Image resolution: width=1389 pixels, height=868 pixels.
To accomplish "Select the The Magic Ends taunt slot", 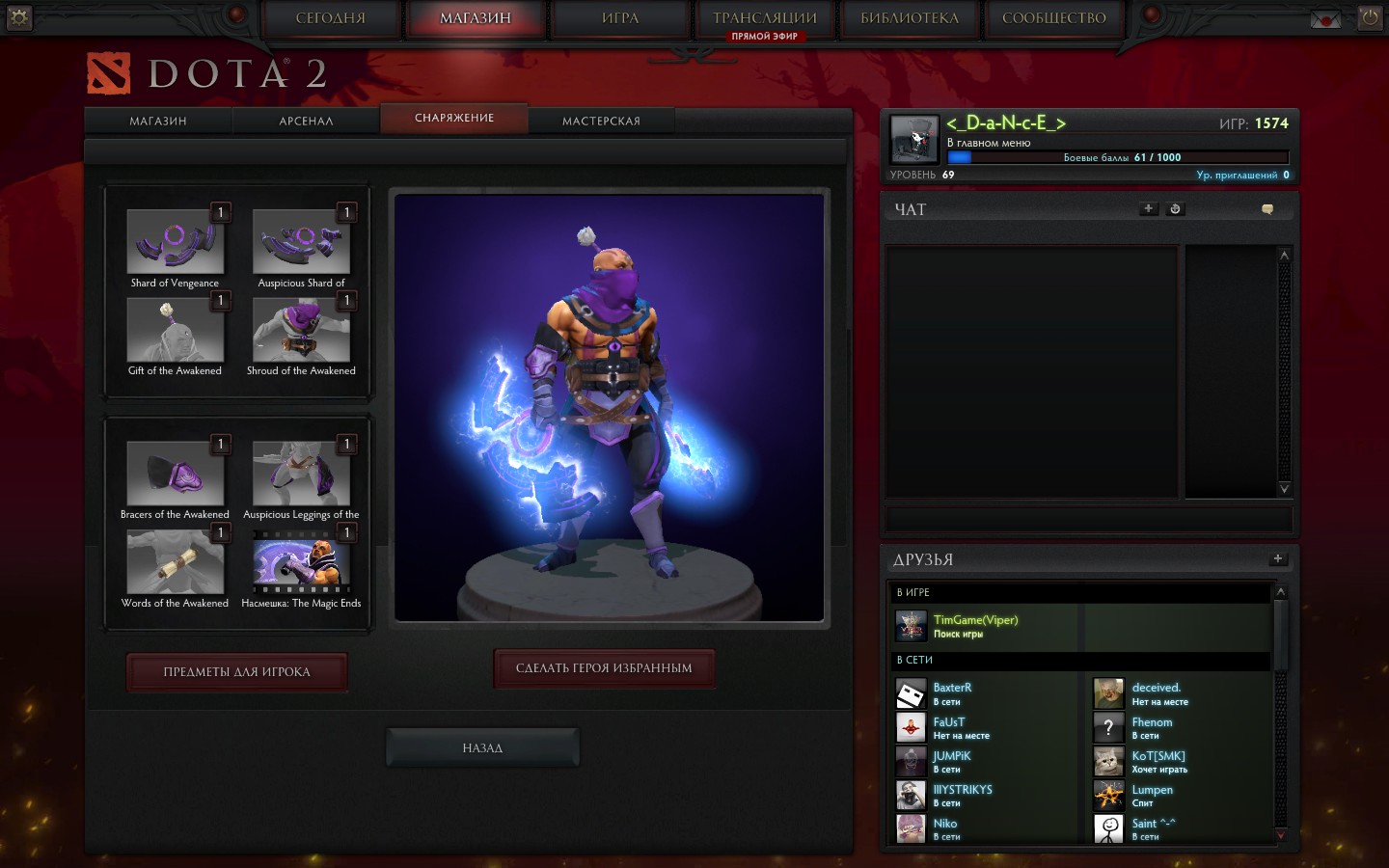I will (x=301, y=562).
